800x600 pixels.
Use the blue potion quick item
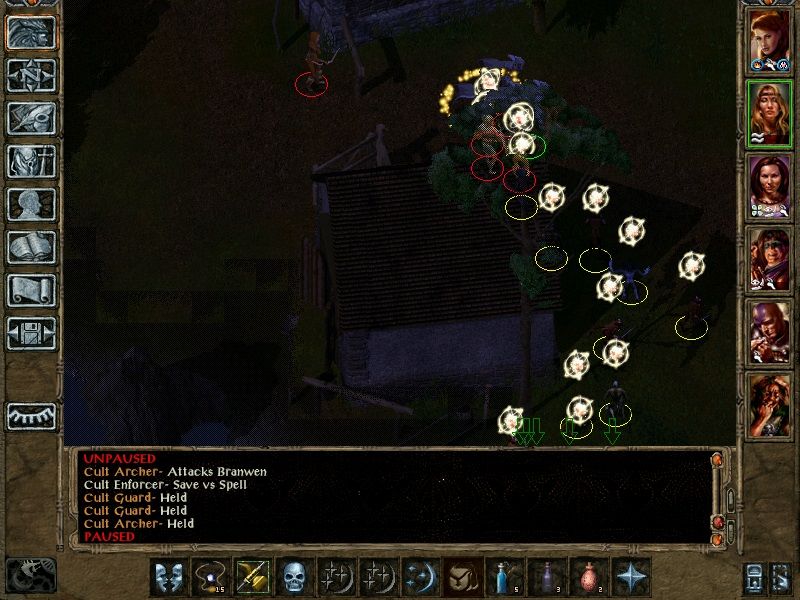pyautogui.click(x=502, y=577)
